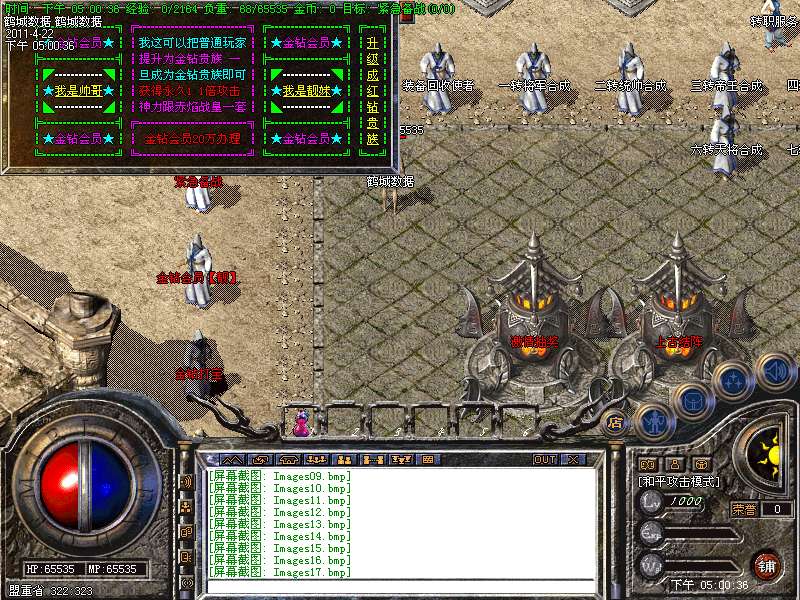
Task: Toggle the sound speaker round button
Action: point(775,371)
